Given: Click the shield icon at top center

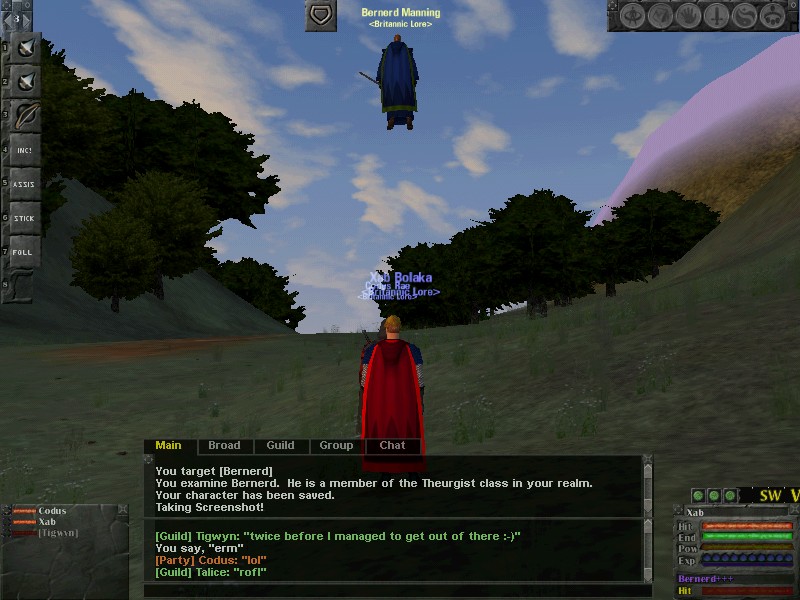Looking at the screenshot, I should coord(320,16).
